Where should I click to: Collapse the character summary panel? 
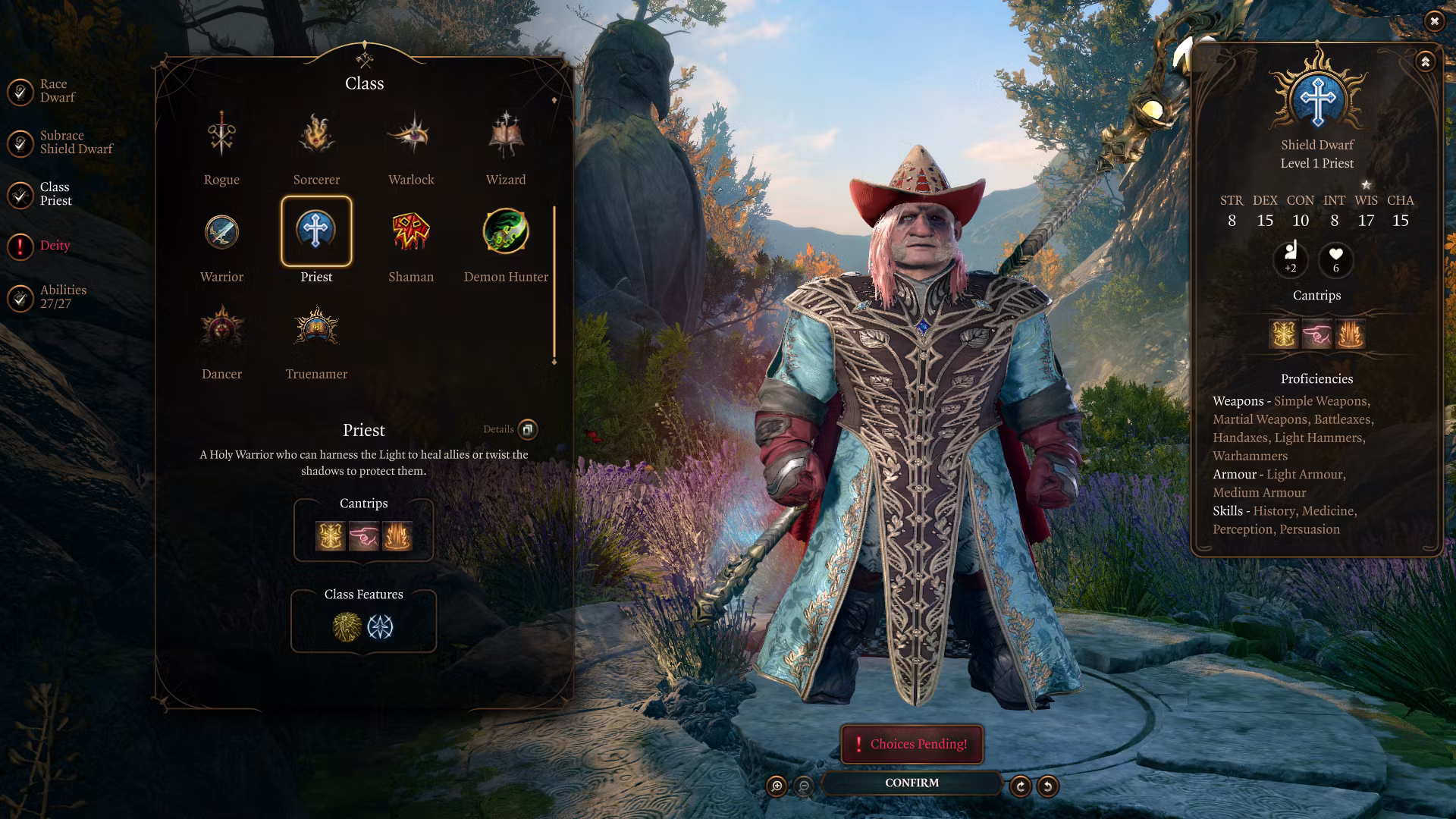1425,61
